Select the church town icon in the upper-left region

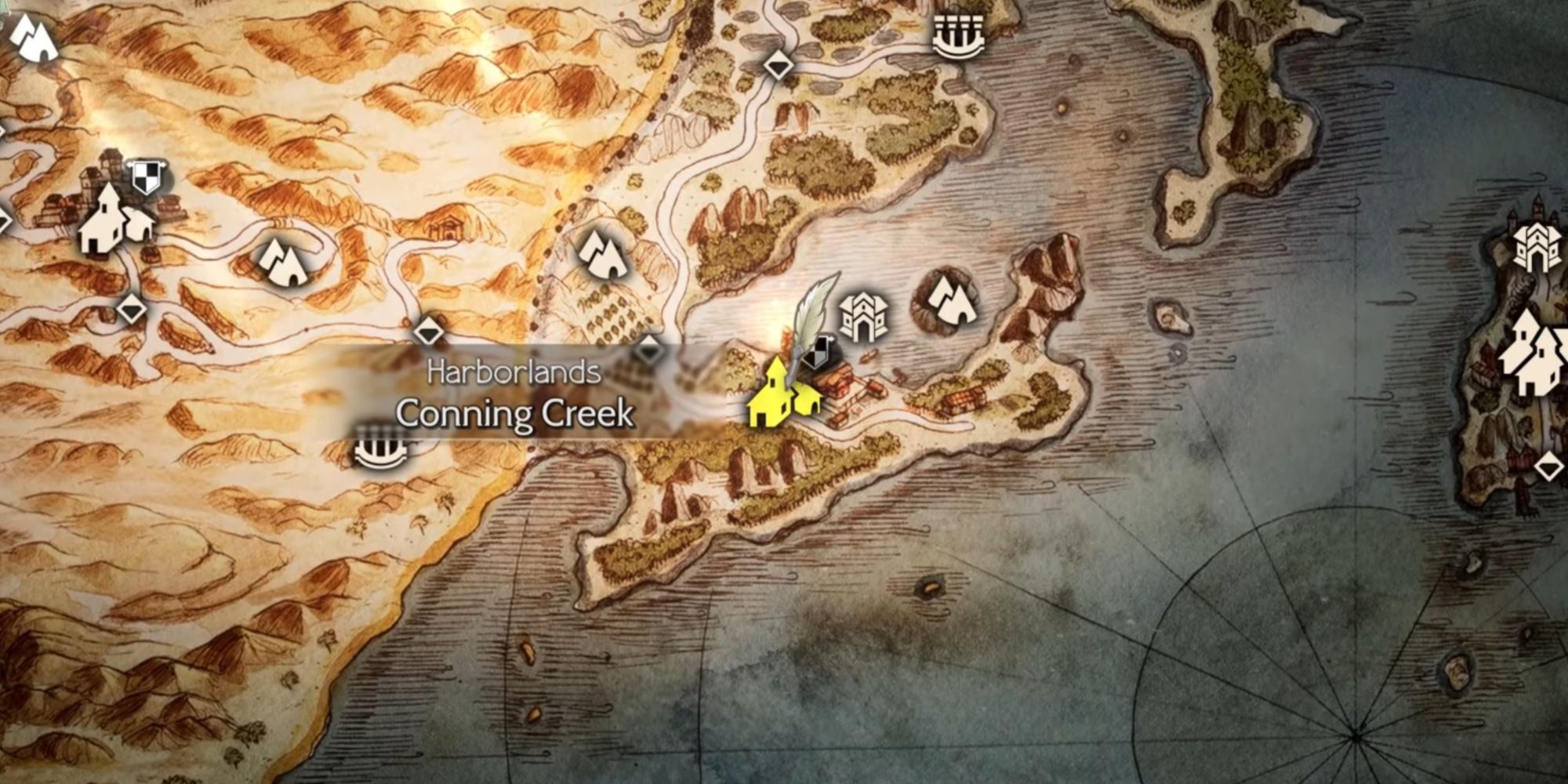click(104, 223)
